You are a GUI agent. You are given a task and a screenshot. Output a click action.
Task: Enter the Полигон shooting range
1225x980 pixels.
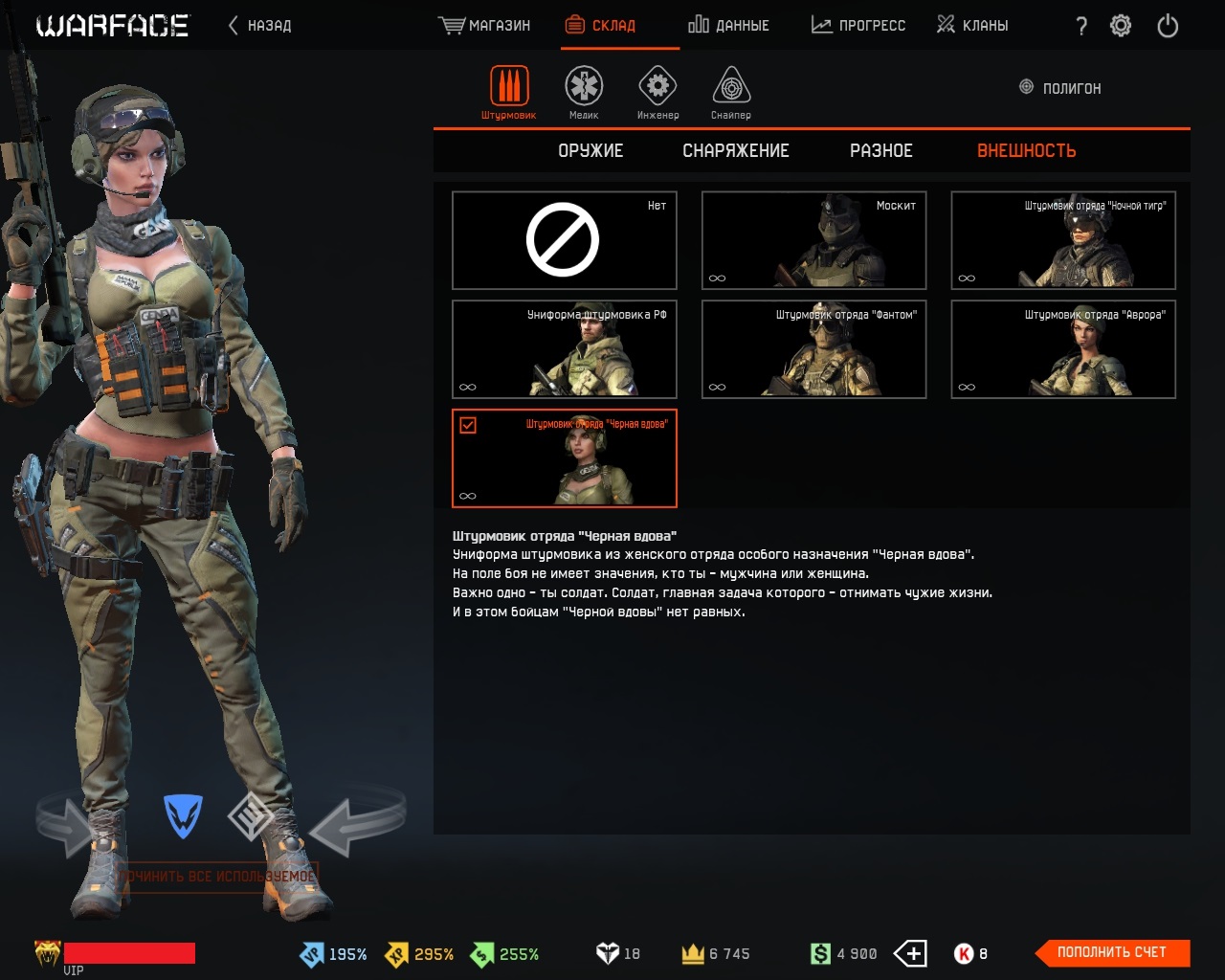click(x=1060, y=88)
